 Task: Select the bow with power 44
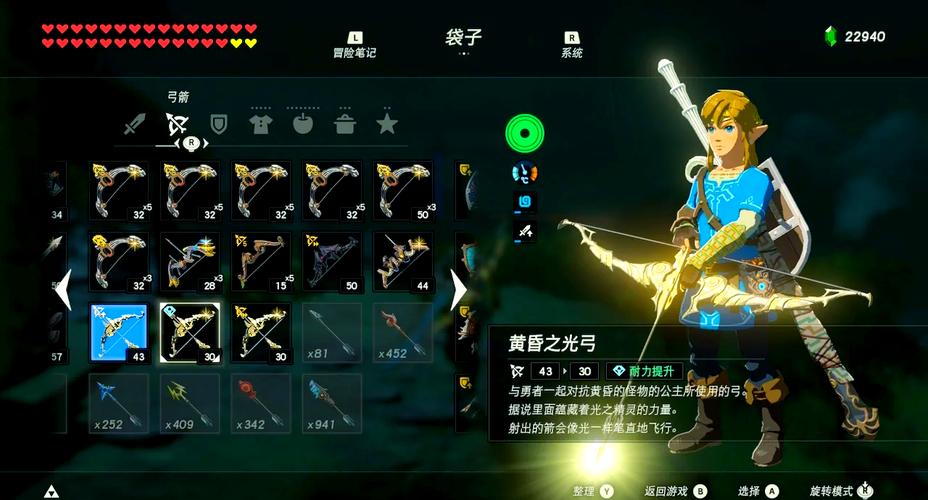tap(404, 262)
